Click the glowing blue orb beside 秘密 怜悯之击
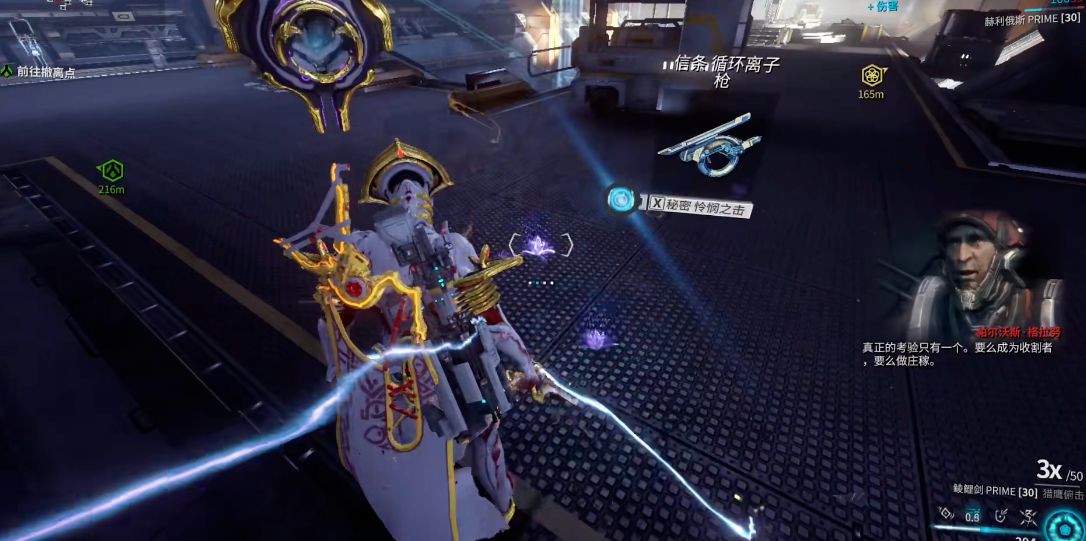The width and height of the screenshot is (1086, 541). pyautogui.click(x=622, y=199)
